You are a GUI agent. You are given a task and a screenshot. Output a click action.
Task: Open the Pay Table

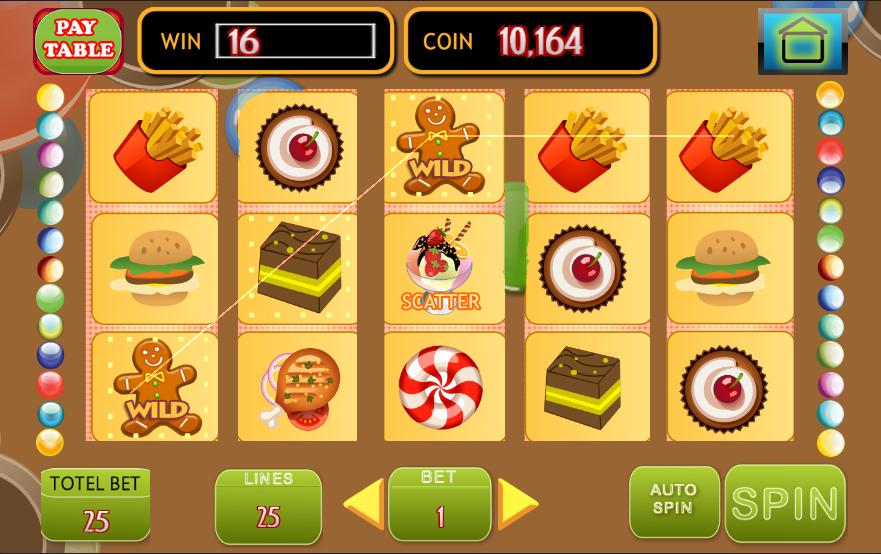point(78,41)
